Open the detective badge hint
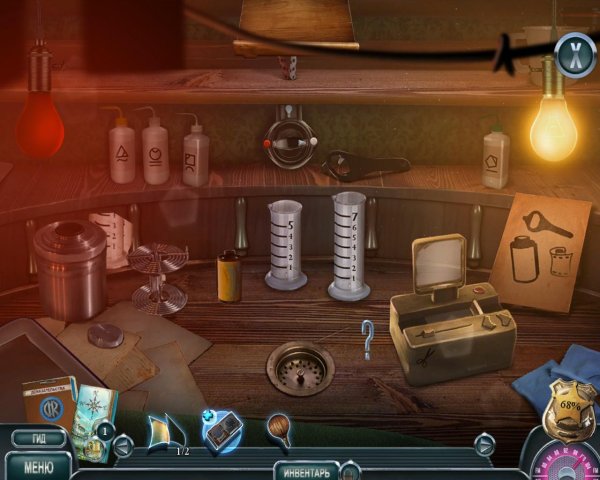Image resolution: width=600 pixels, height=480 pixels. tap(565, 412)
